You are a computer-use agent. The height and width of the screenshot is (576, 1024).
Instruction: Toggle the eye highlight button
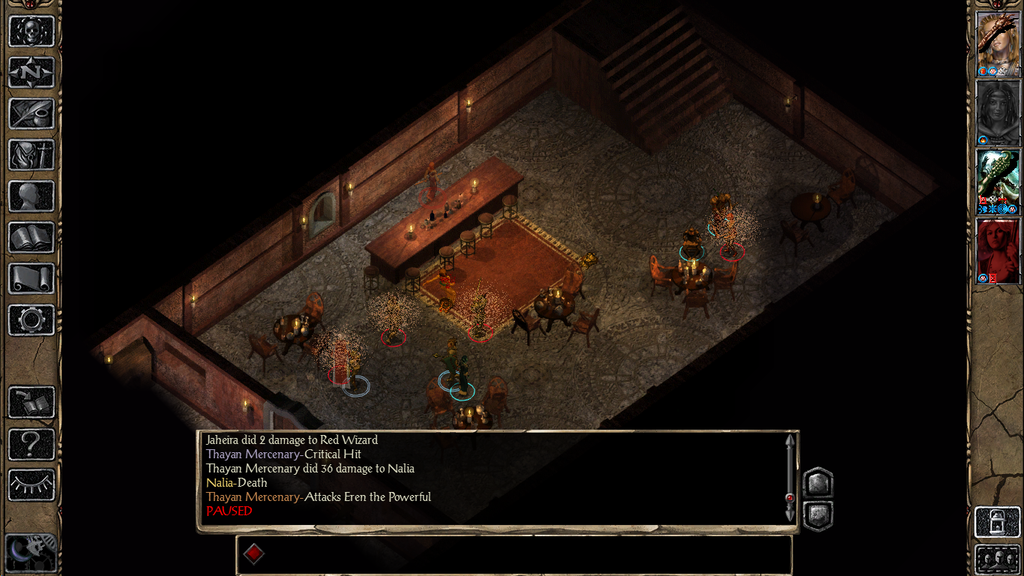pos(31,485)
